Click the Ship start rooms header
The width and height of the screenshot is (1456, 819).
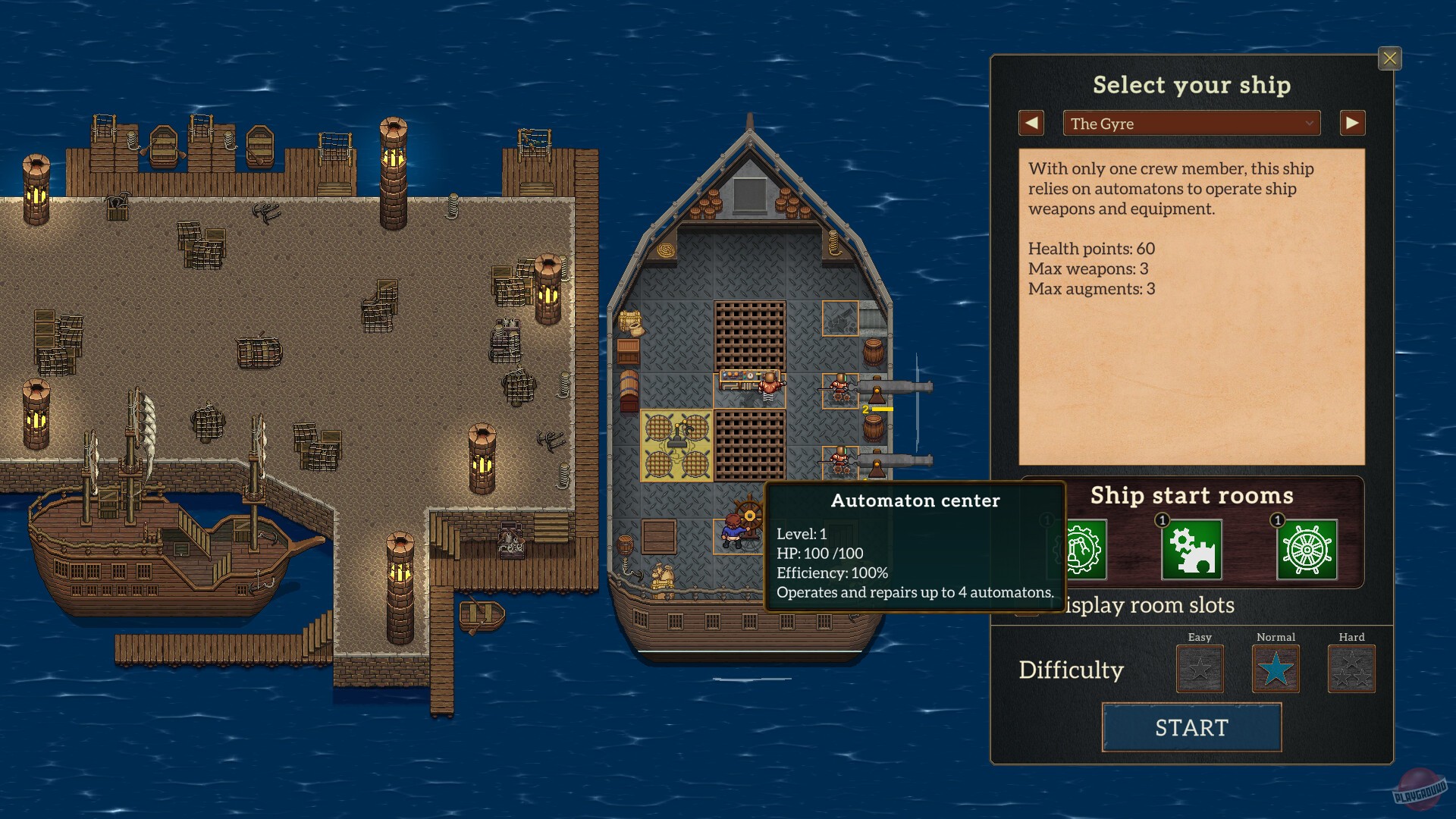click(x=1191, y=495)
